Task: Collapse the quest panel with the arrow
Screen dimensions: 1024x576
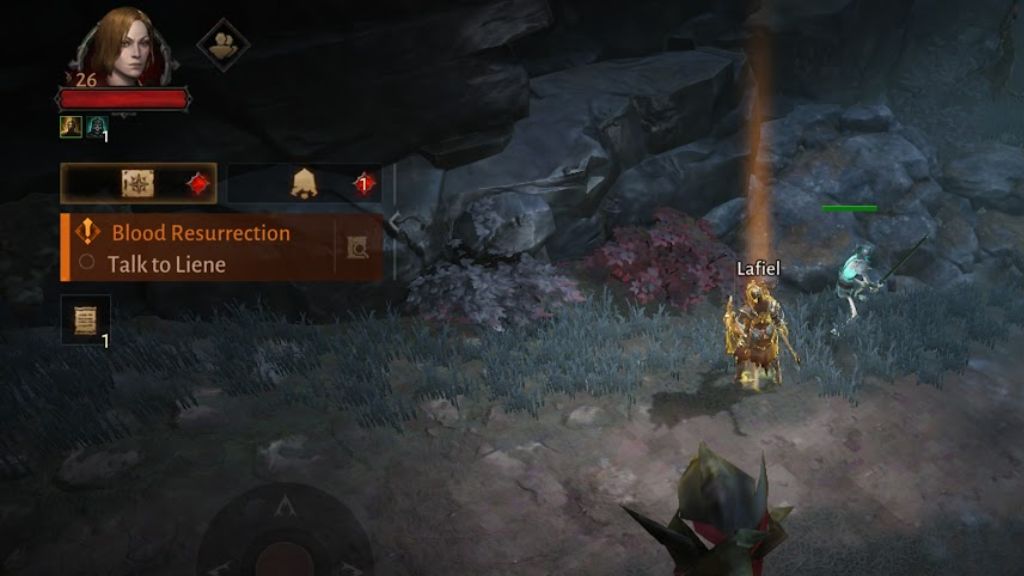Action: pyautogui.click(x=395, y=221)
